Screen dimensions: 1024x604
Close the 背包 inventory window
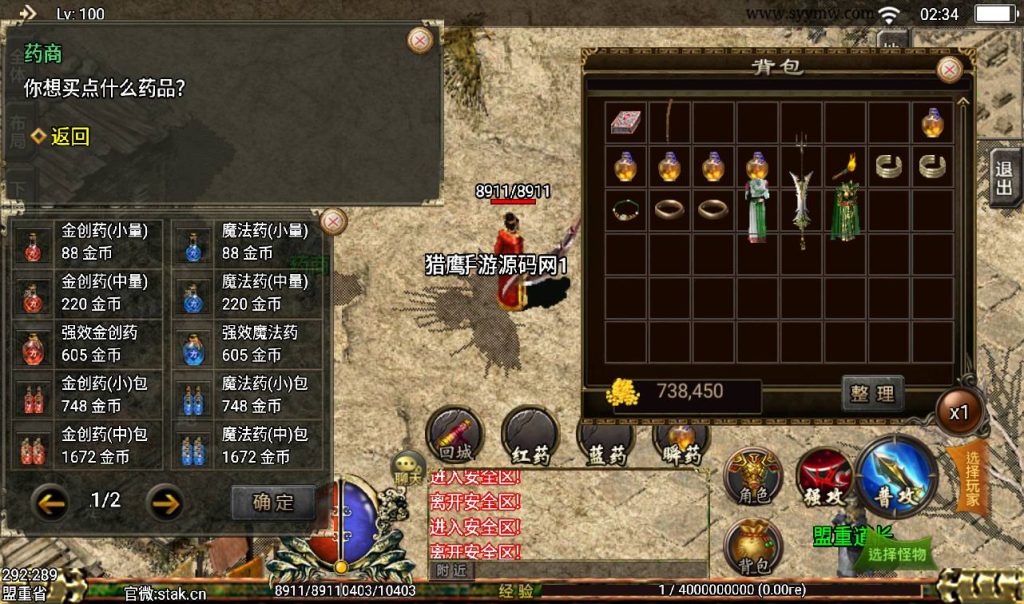pos(948,69)
